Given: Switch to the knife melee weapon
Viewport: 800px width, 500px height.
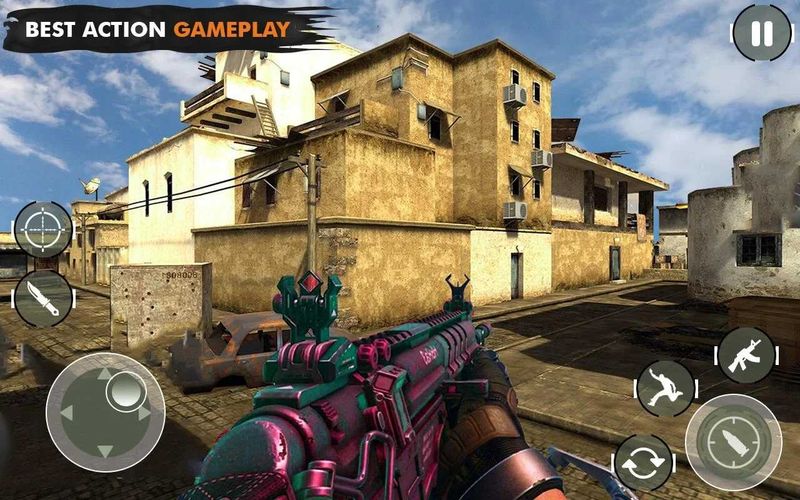Looking at the screenshot, I should click(x=43, y=298).
